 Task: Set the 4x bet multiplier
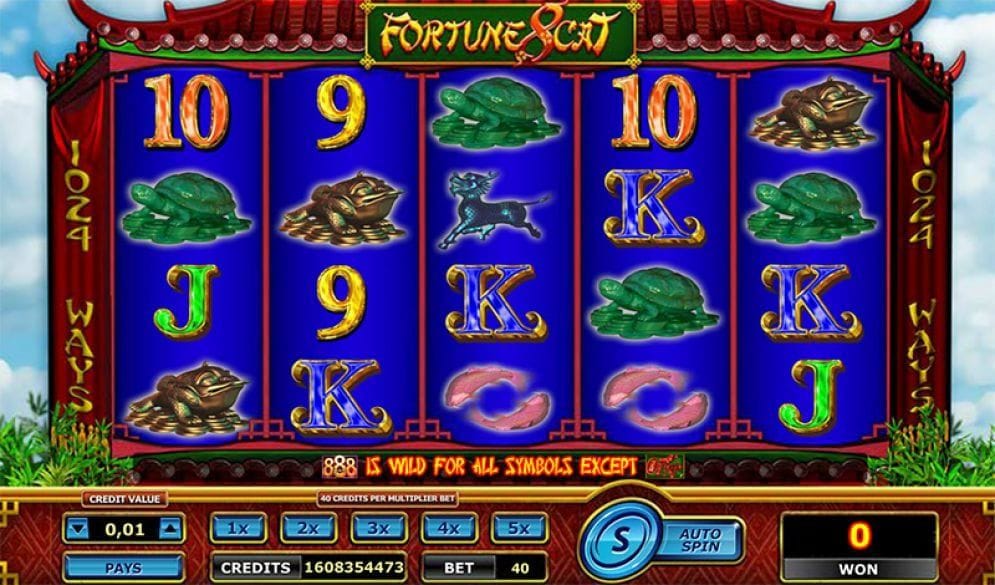tap(448, 528)
